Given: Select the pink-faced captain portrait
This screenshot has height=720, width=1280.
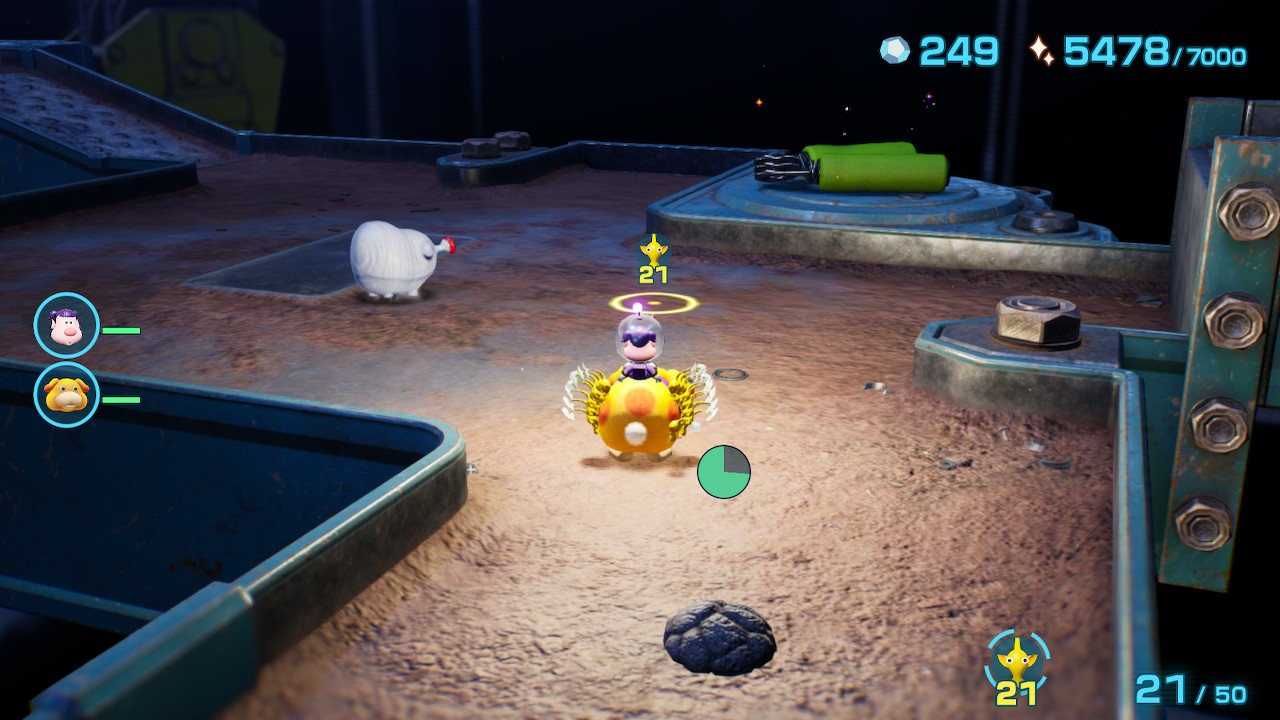Looking at the screenshot, I should tap(66, 325).
